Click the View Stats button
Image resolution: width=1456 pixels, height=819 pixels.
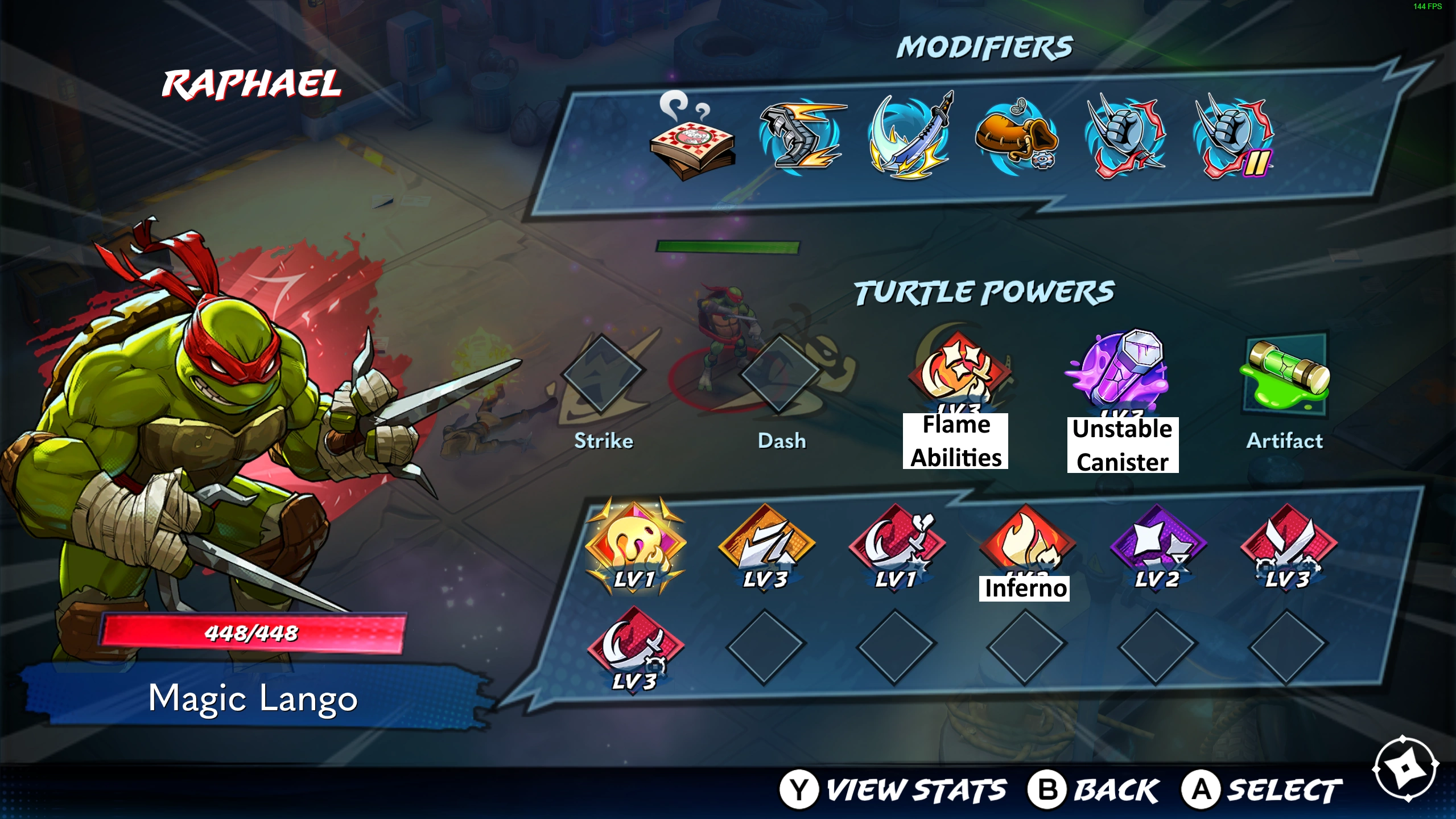pos(893,790)
